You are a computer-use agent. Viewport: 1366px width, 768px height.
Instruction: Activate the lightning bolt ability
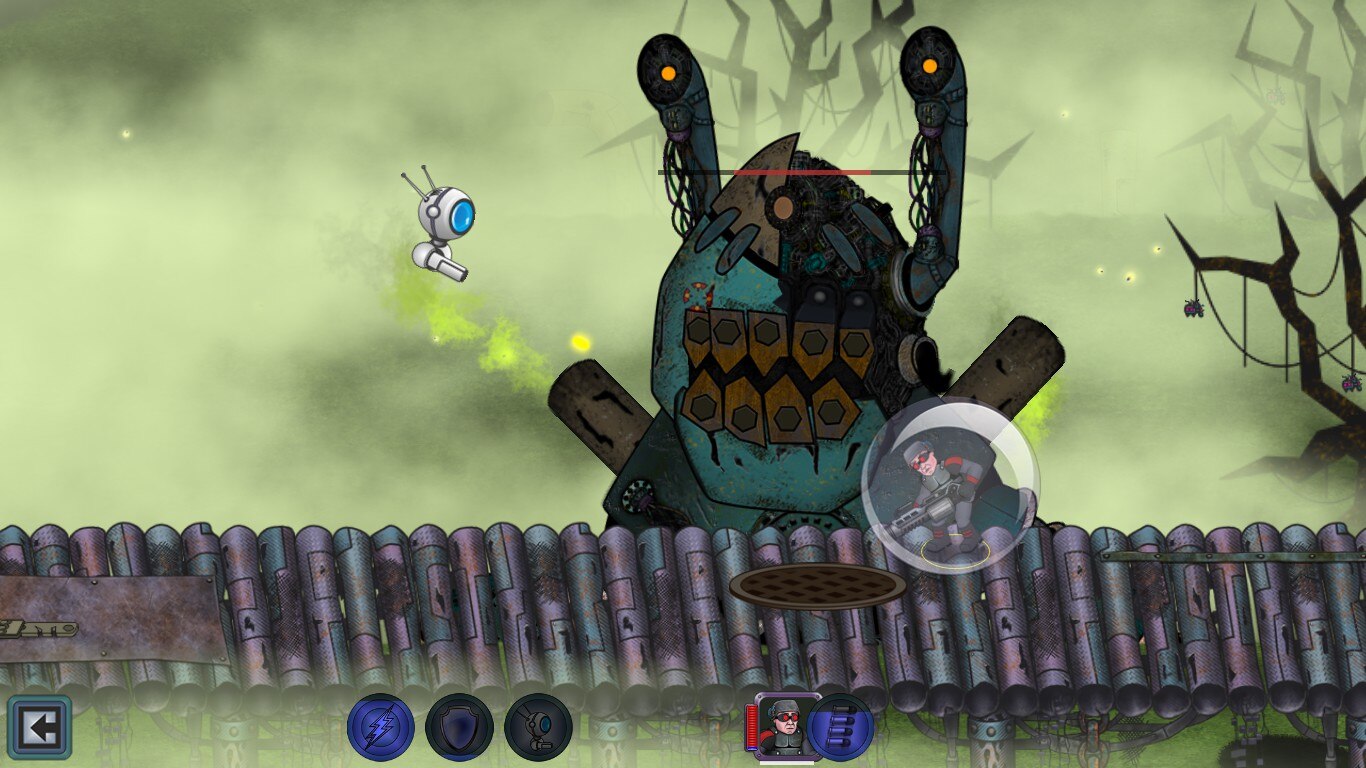pos(381,727)
